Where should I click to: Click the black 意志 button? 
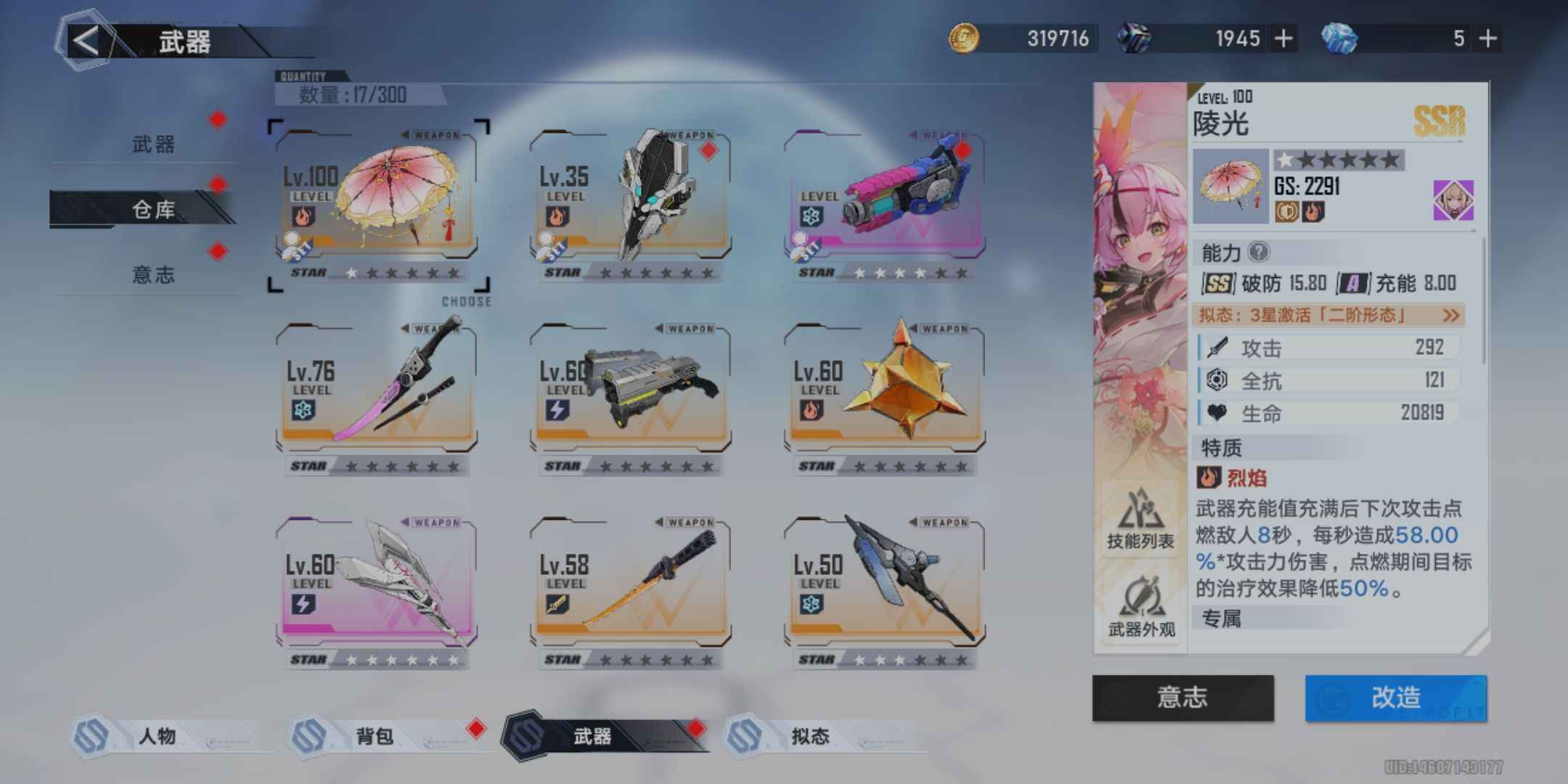click(x=1183, y=698)
